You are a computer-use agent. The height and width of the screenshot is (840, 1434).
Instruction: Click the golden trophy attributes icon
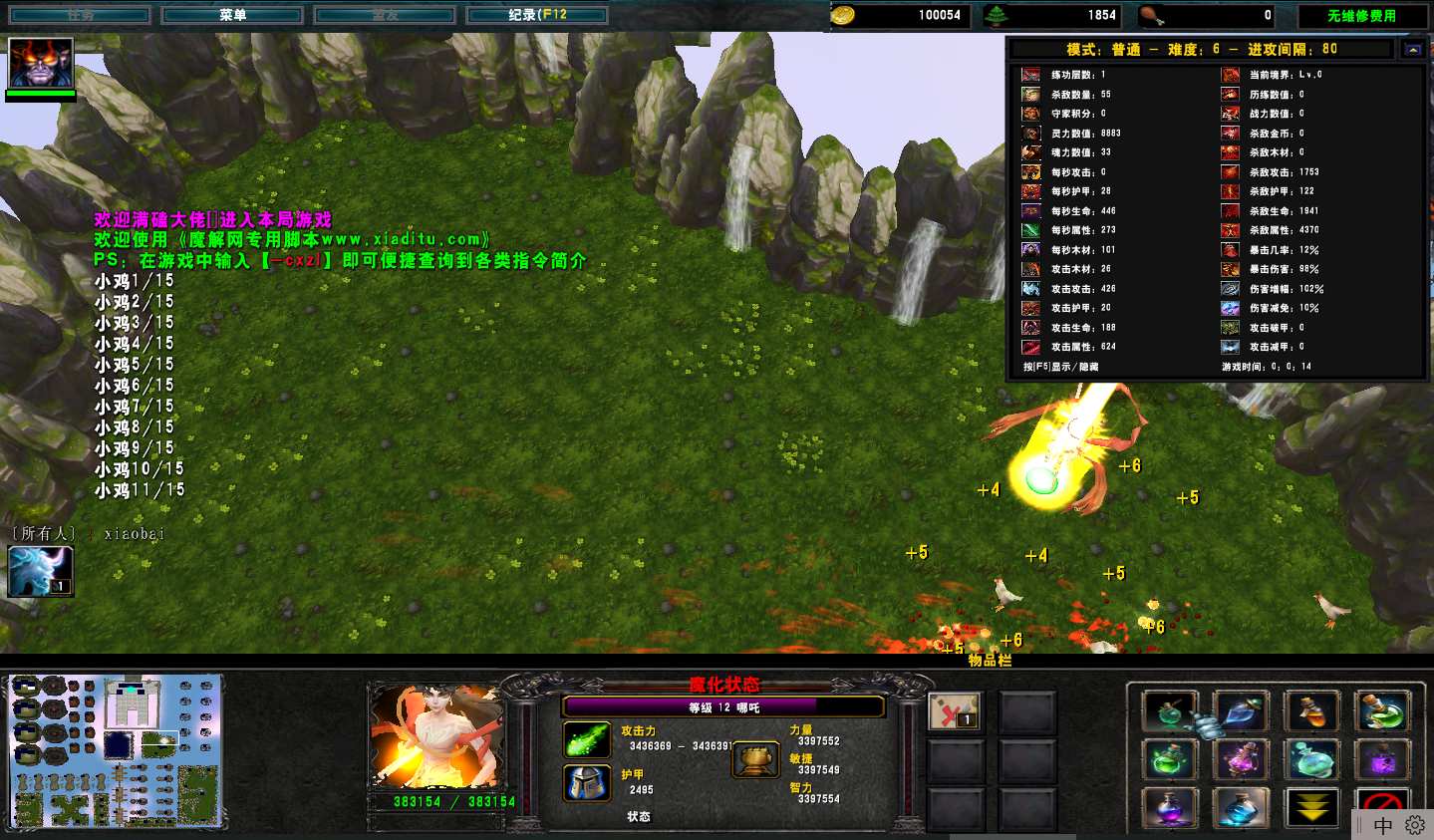tap(755, 761)
